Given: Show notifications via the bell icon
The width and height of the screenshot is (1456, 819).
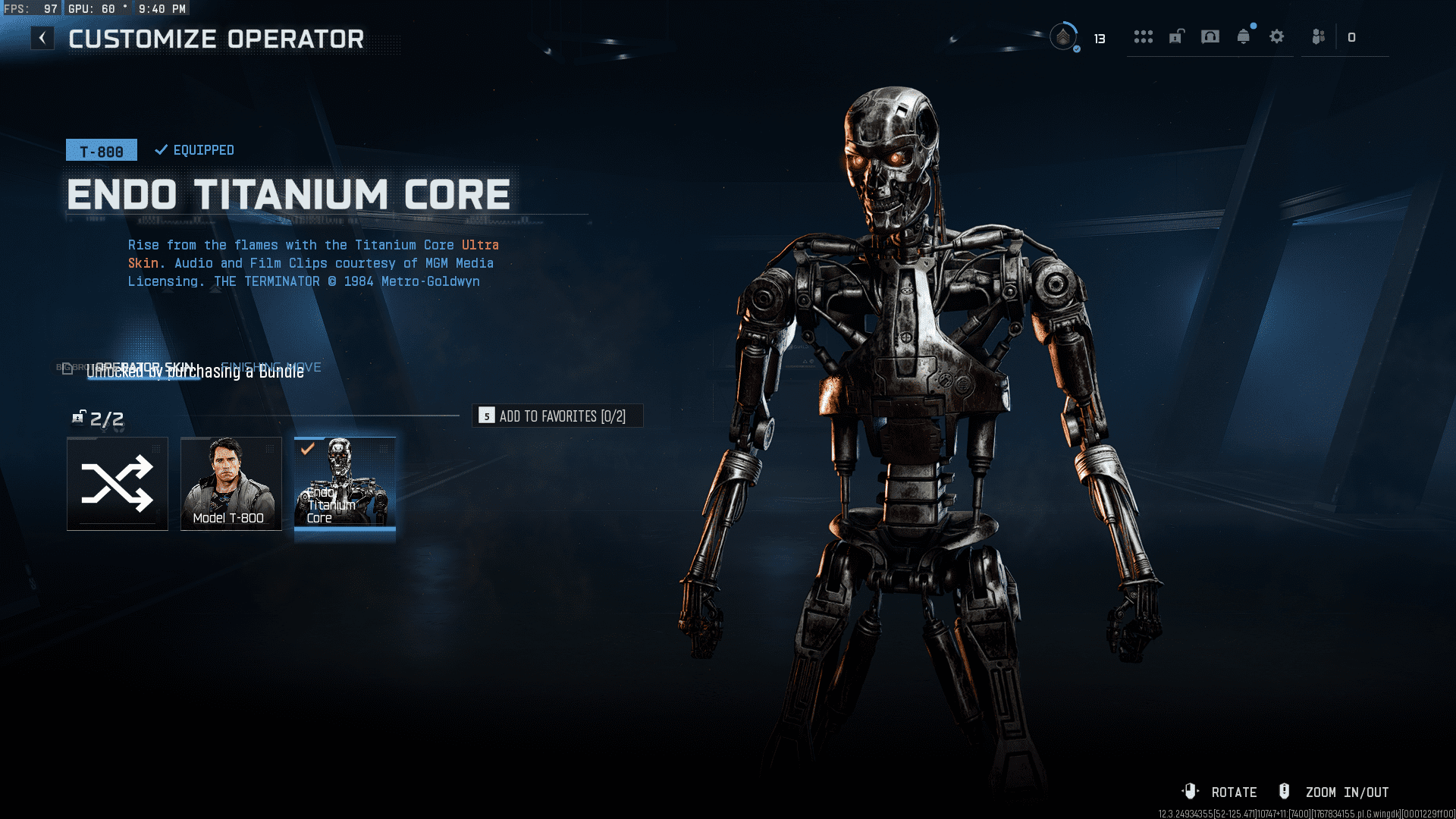Looking at the screenshot, I should click(x=1244, y=37).
